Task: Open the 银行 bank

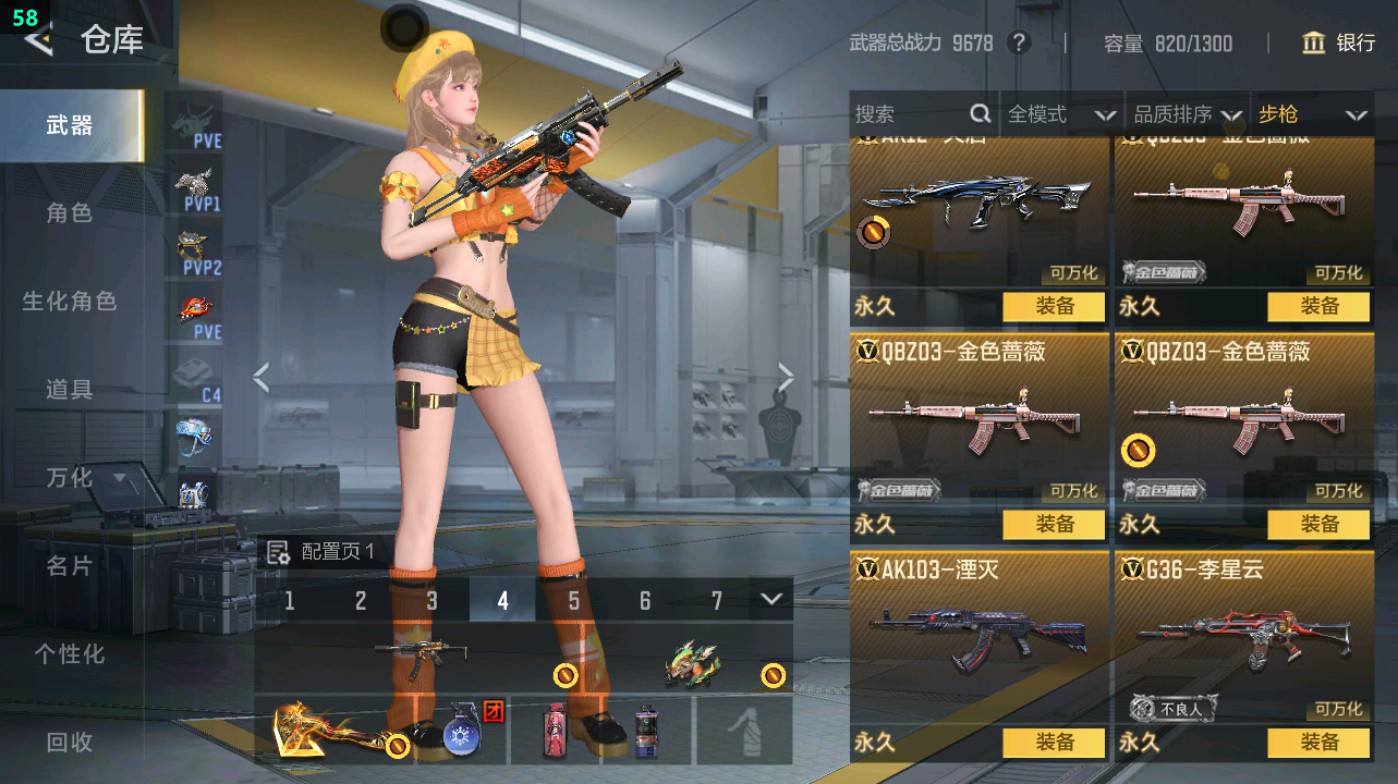Action: (1338, 43)
